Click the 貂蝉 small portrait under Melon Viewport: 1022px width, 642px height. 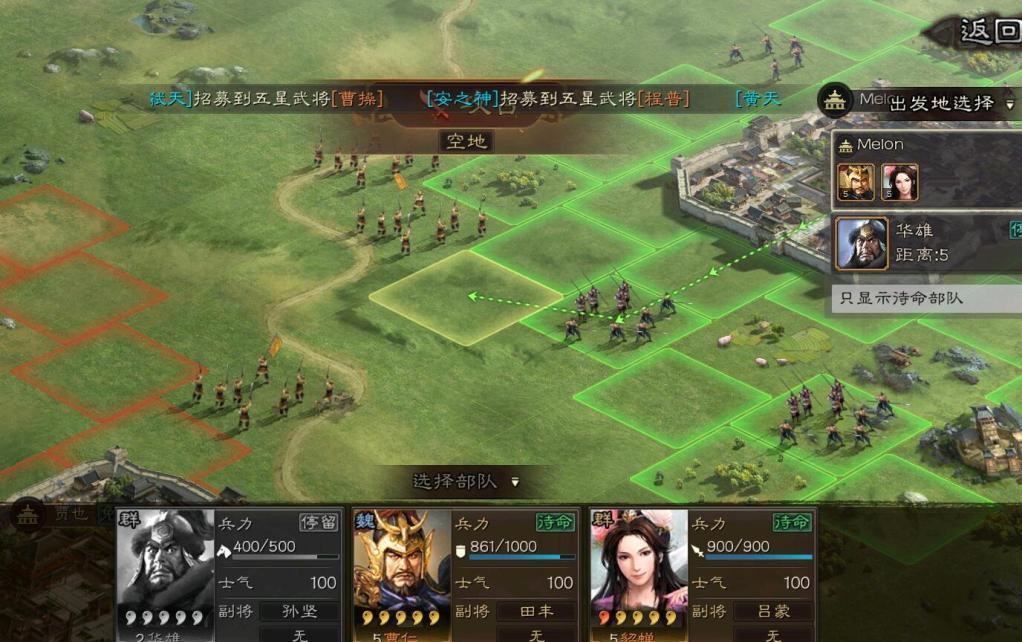pyautogui.click(x=899, y=182)
